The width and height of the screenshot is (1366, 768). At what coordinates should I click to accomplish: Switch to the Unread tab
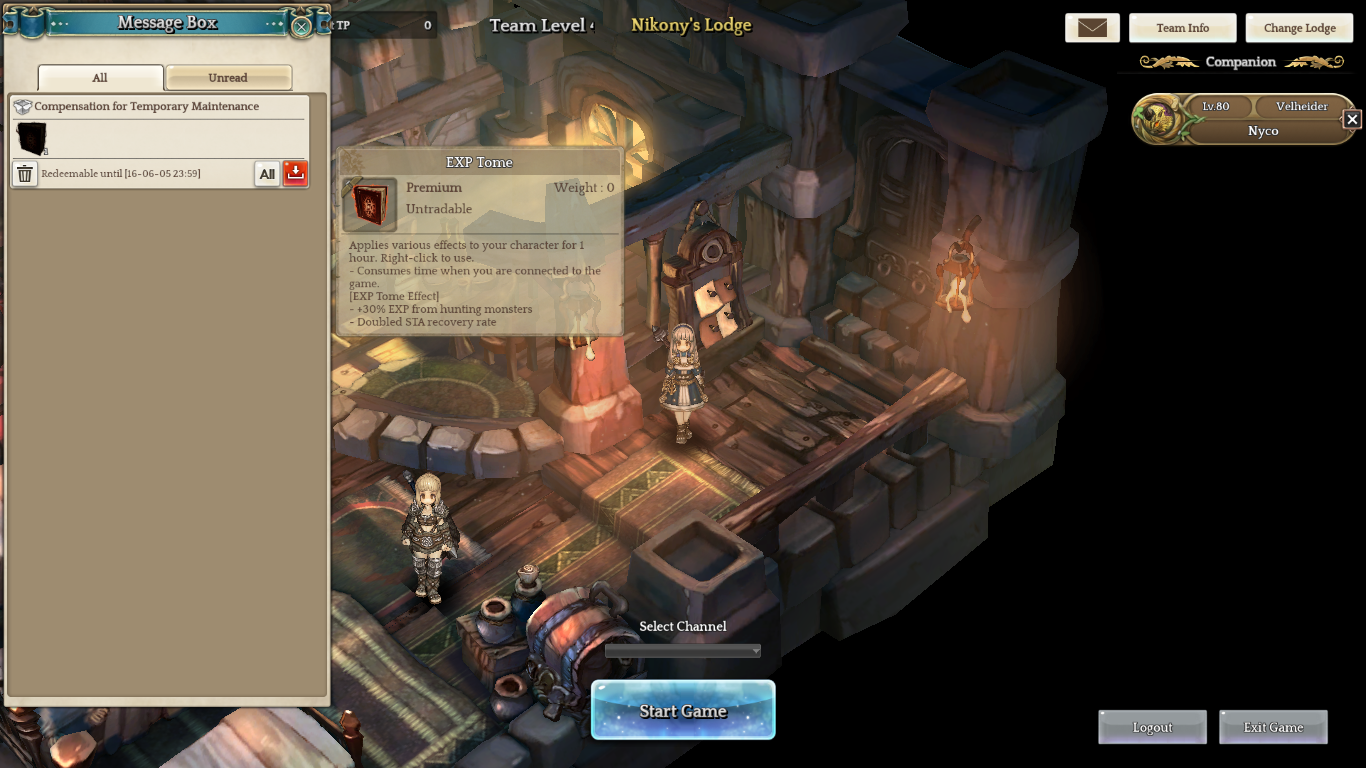[228, 78]
